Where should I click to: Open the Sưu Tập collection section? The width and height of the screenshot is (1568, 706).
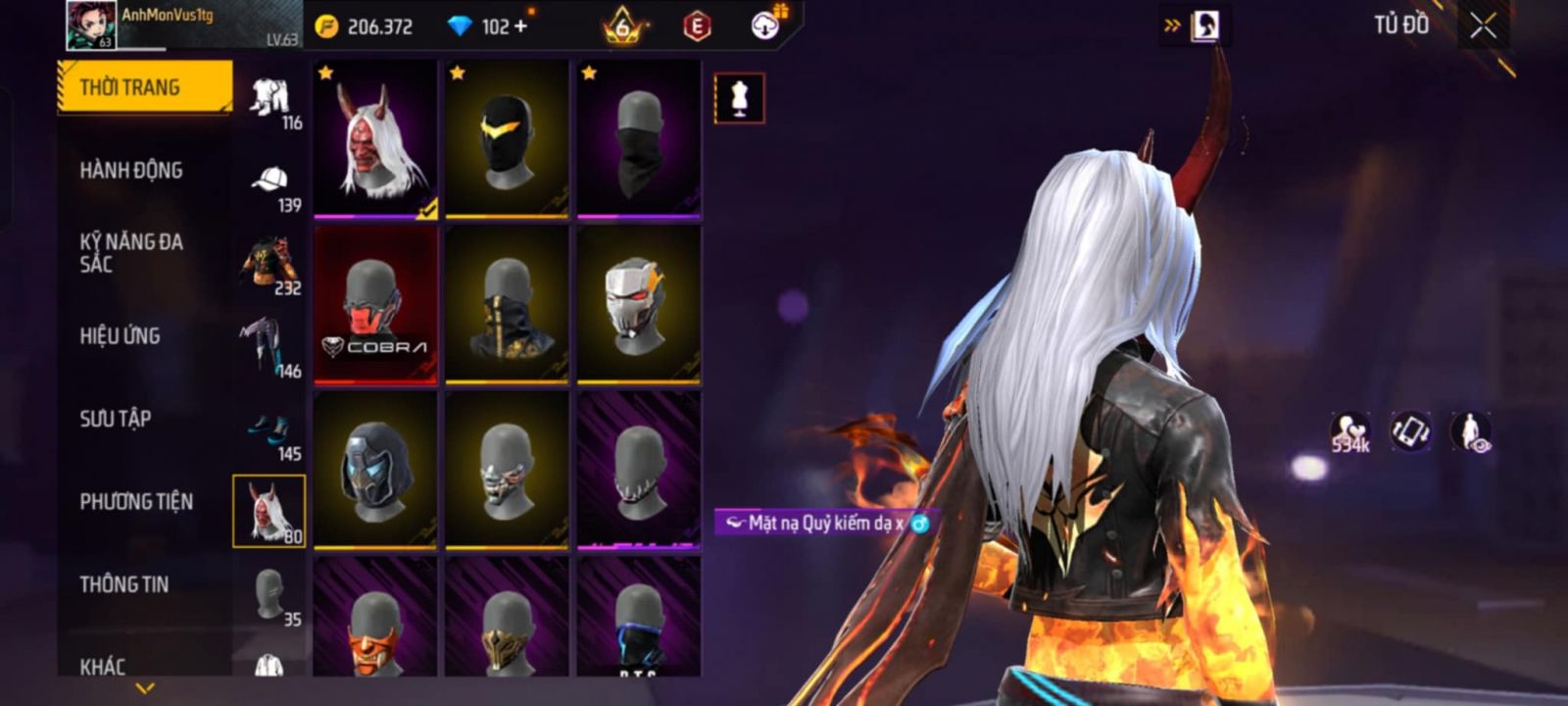116,419
